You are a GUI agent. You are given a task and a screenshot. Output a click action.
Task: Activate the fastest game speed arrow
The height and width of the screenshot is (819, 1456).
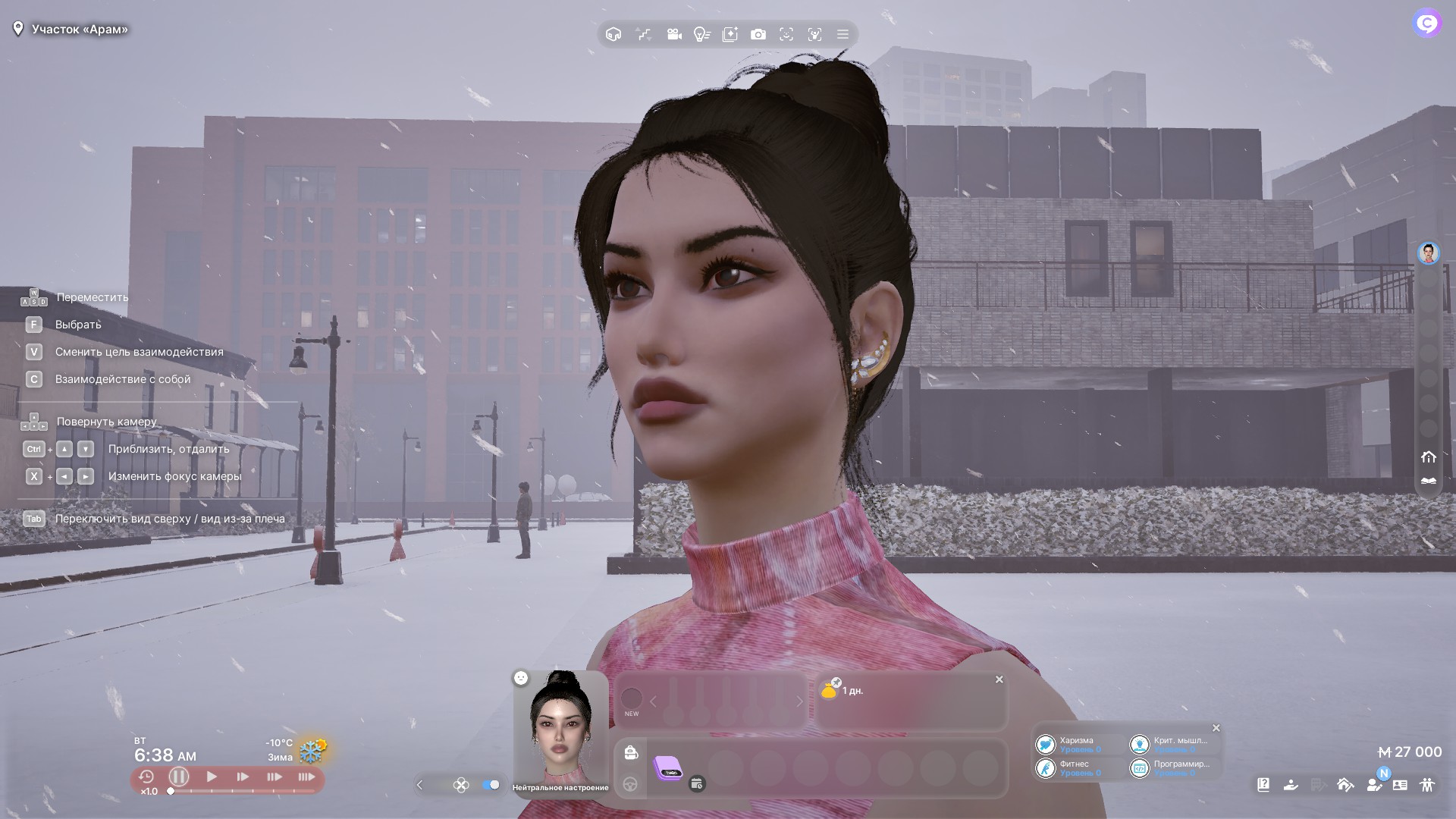click(306, 777)
